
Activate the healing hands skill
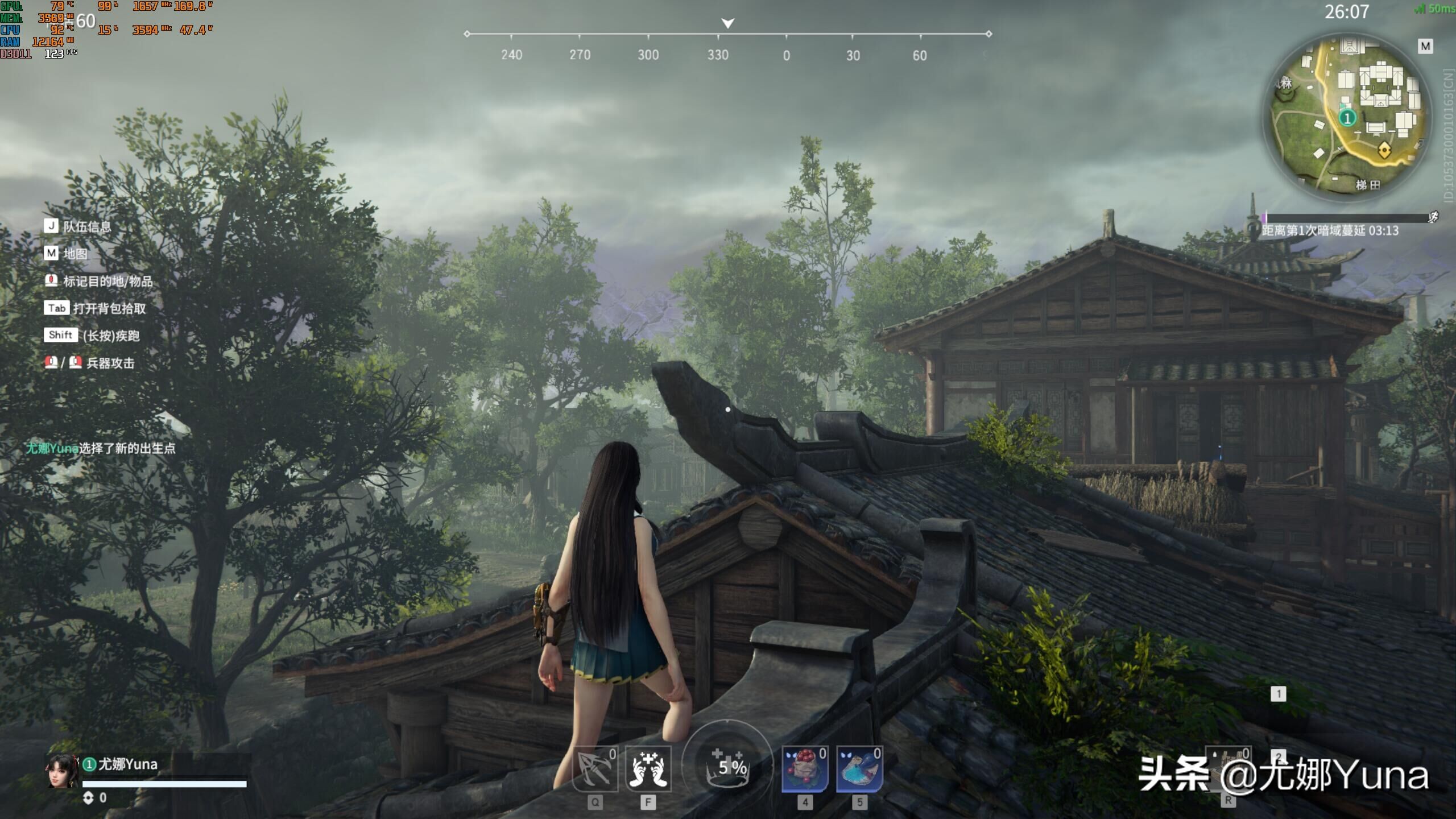[x=648, y=769]
